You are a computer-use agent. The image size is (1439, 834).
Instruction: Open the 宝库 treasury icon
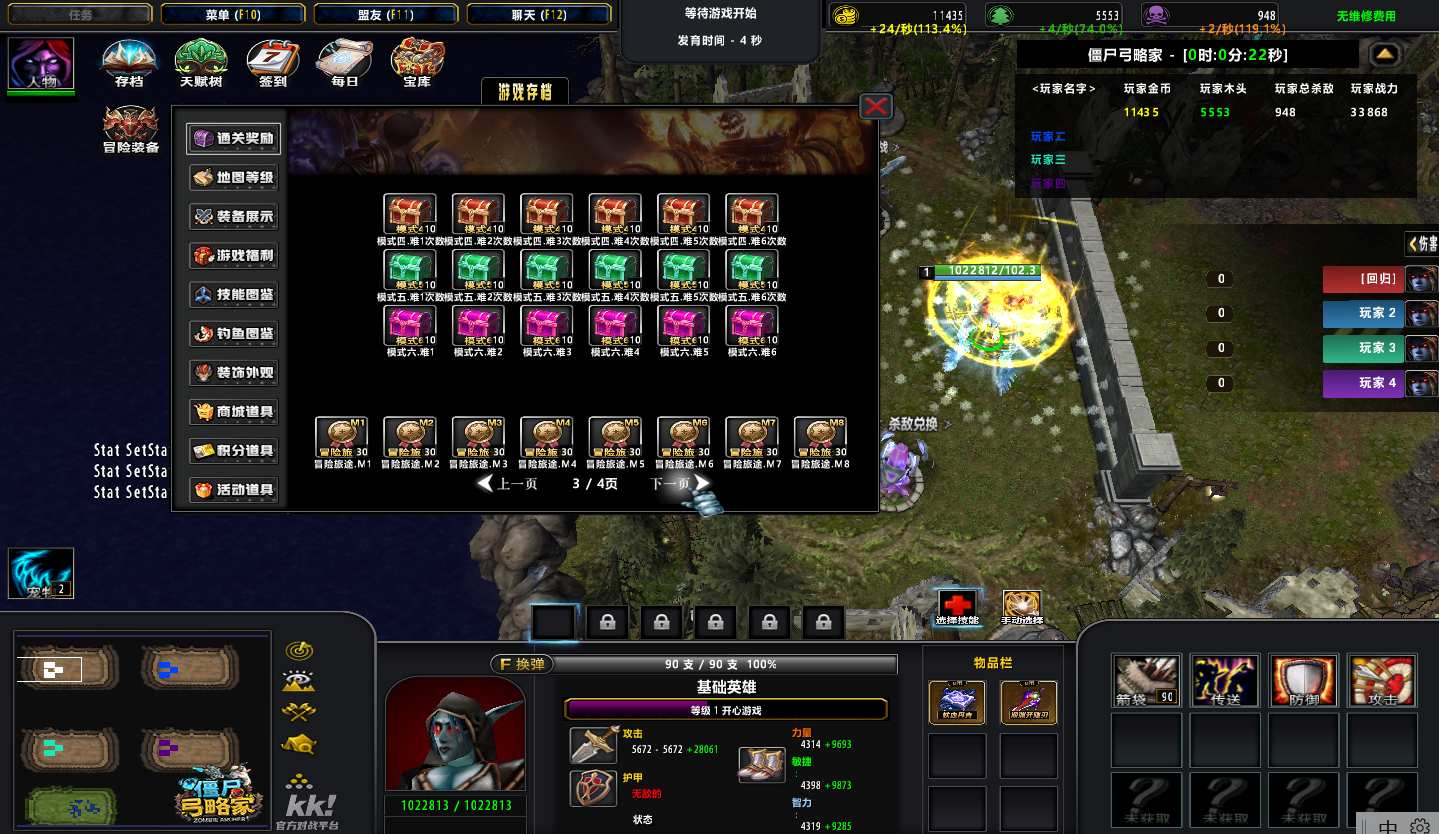417,64
